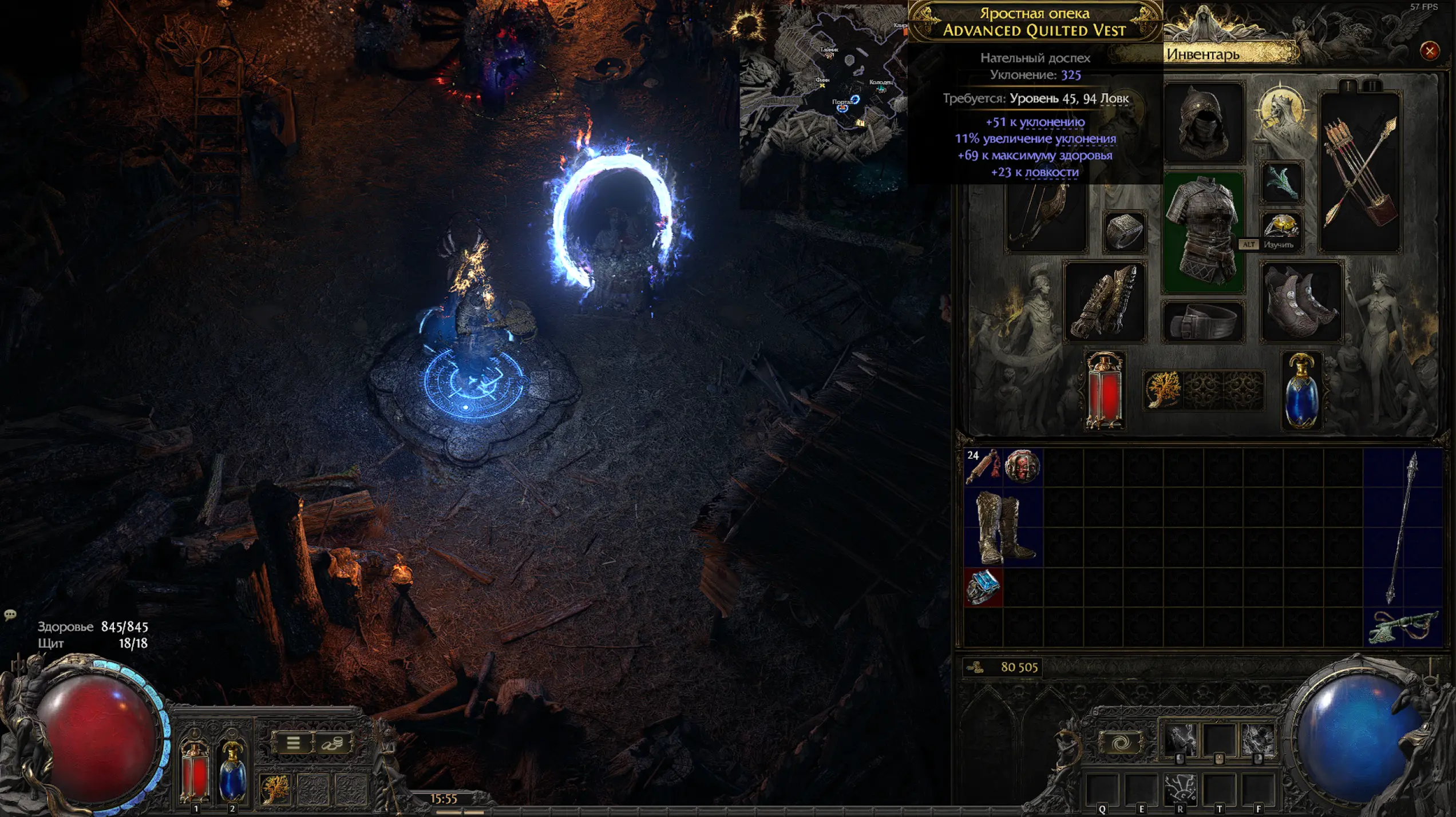1456x817 pixels.
Task: Pick the blue sapphire ring in the bag
Action: coord(983,587)
